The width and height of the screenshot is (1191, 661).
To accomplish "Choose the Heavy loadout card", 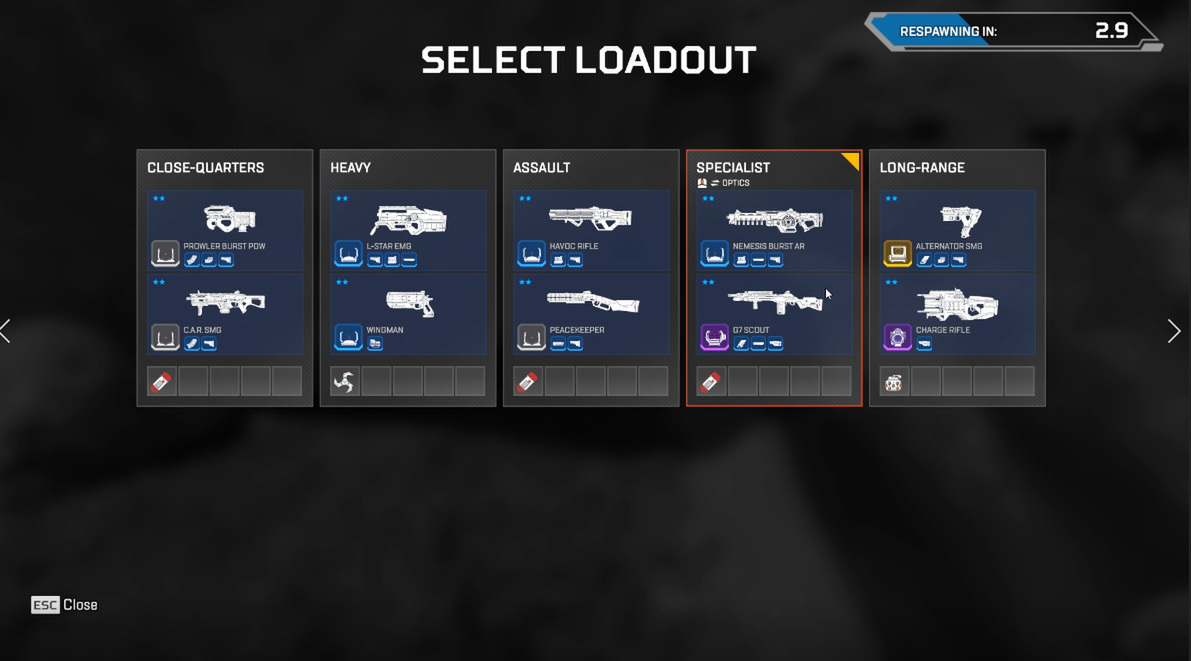I will coord(407,168).
